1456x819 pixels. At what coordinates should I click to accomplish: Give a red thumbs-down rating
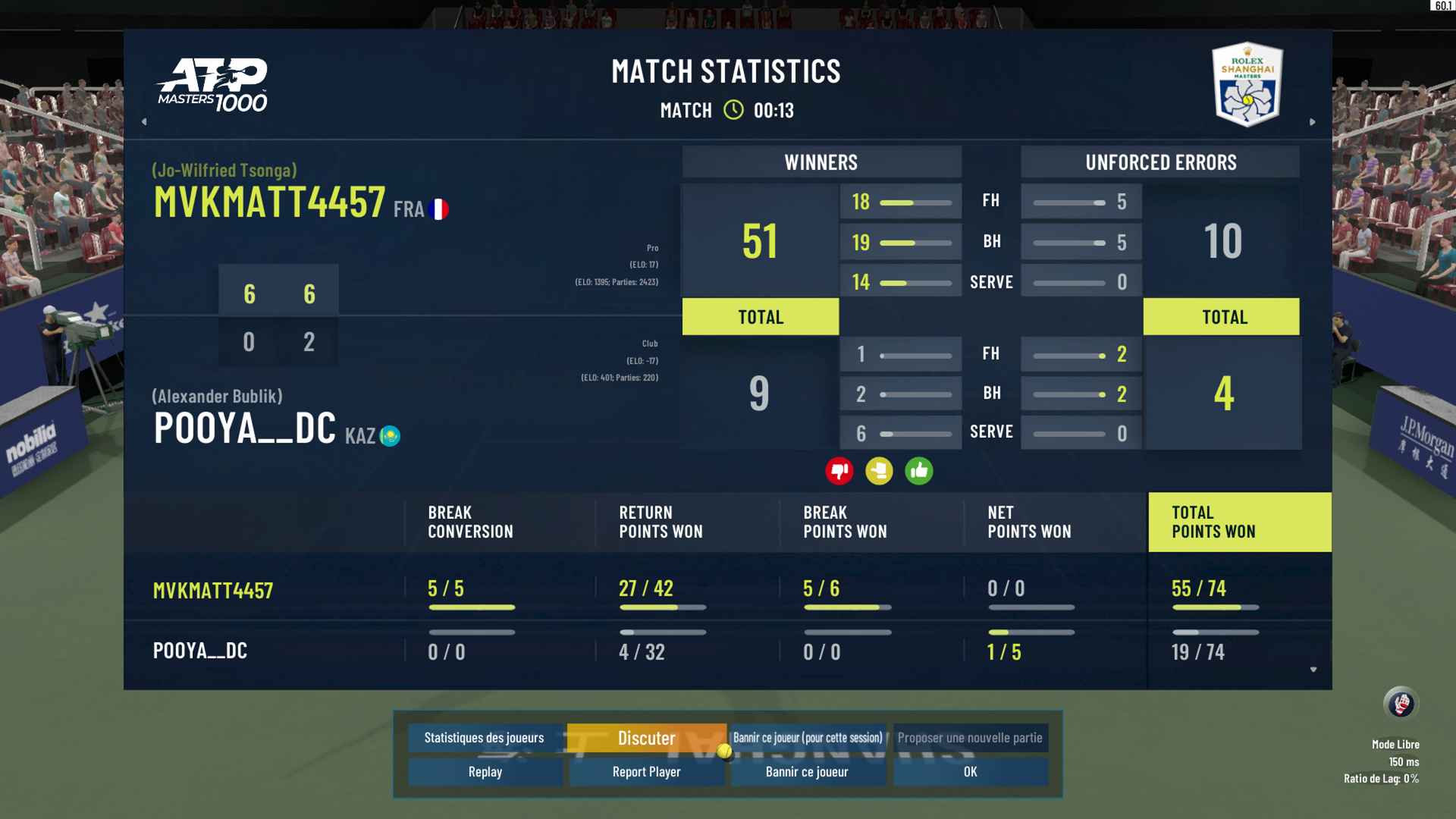tap(839, 471)
